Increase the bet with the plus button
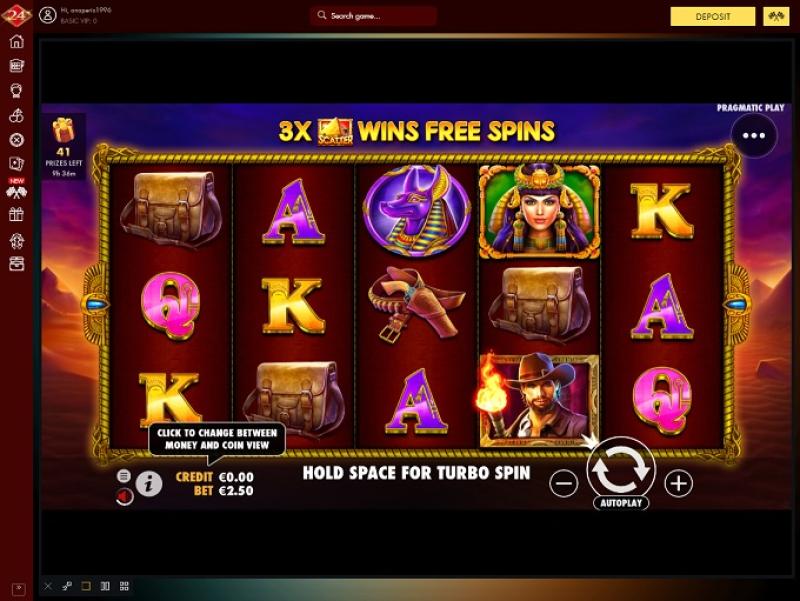The height and width of the screenshot is (601, 800). tap(679, 484)
